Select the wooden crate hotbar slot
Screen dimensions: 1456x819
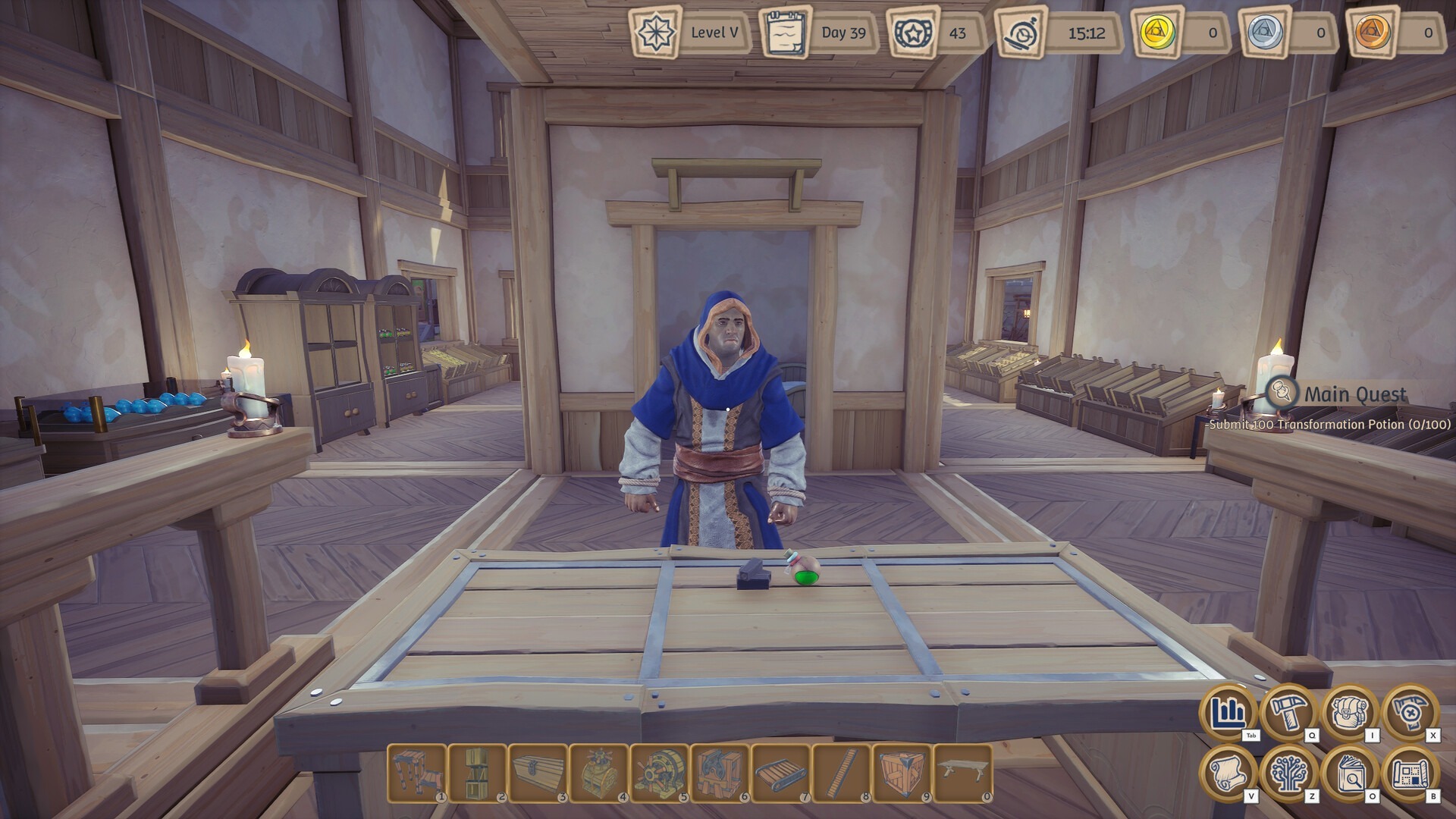point(902,773)
